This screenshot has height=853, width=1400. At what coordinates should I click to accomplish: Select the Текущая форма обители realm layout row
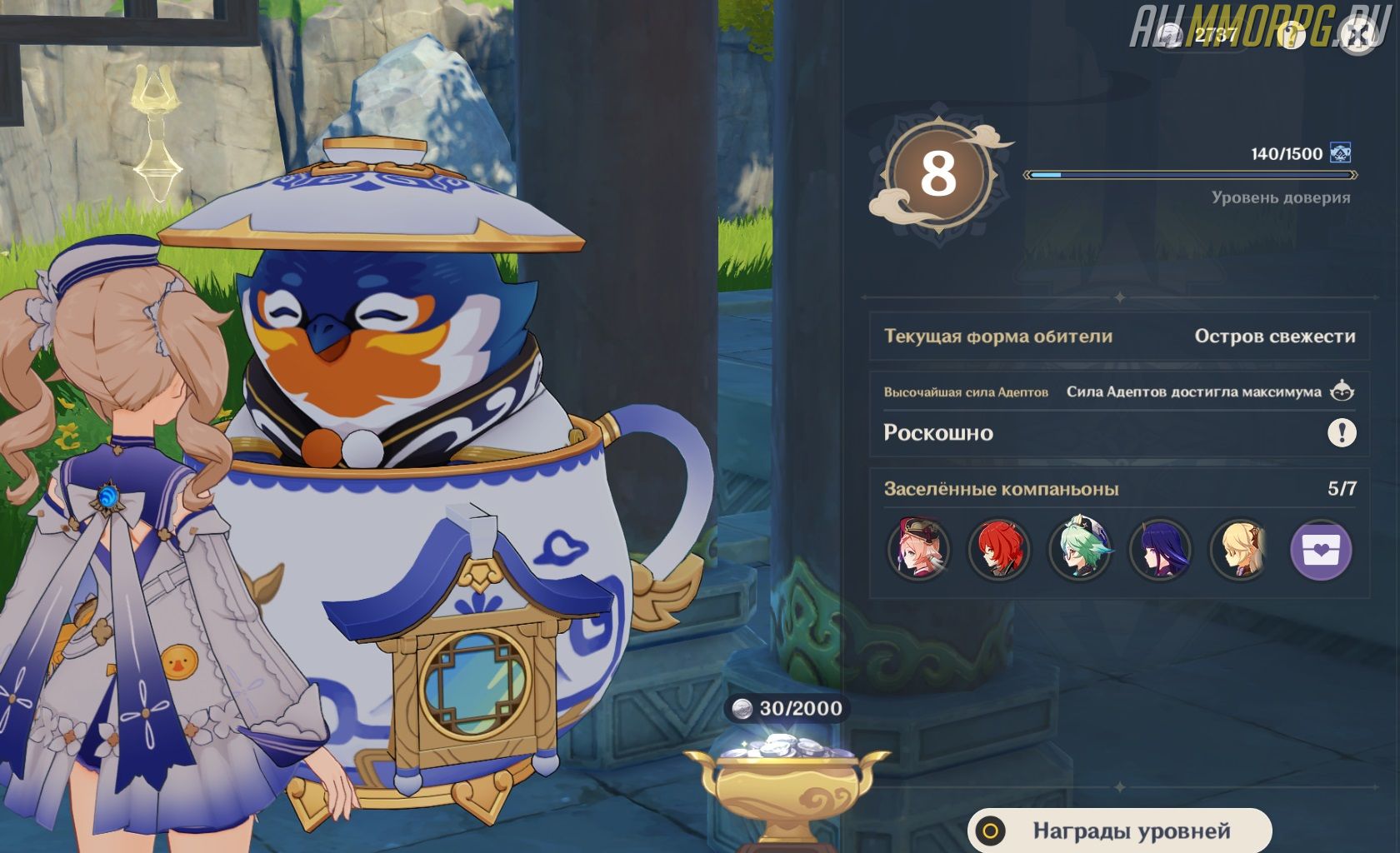click(1118, 337)
